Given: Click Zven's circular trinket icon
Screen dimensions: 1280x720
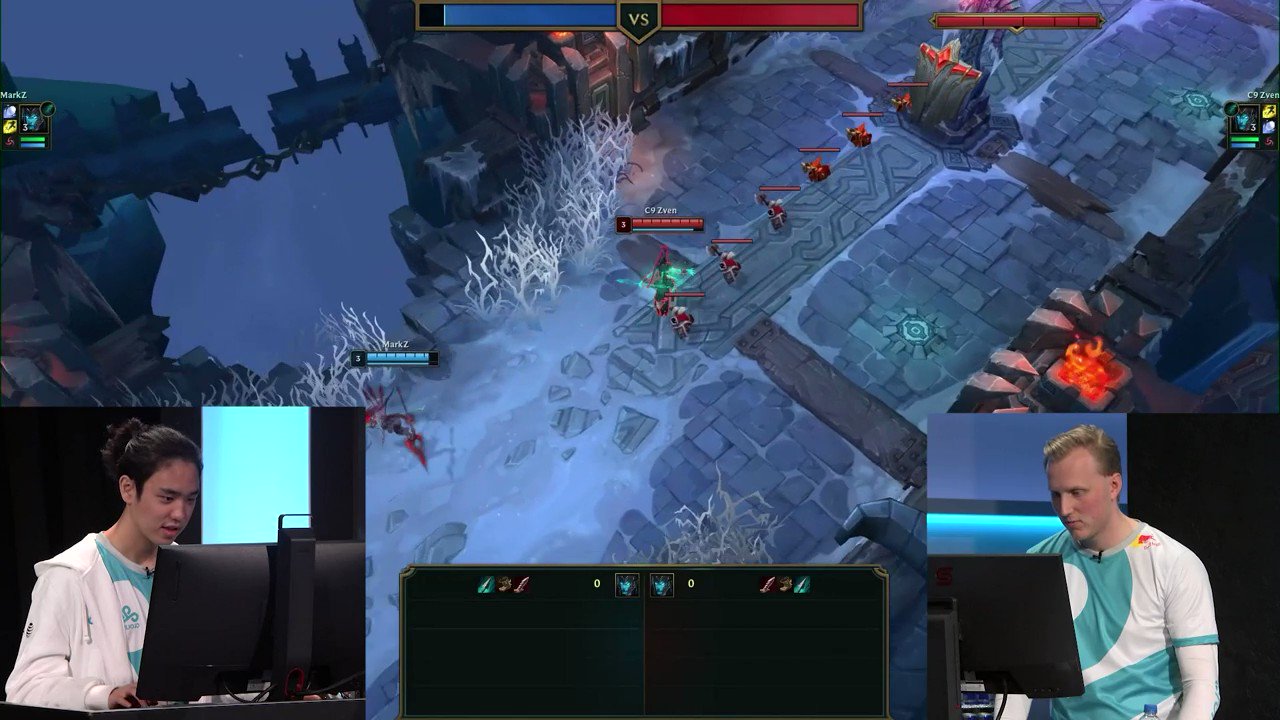Looking at the screenshot, I should 1231,108.
